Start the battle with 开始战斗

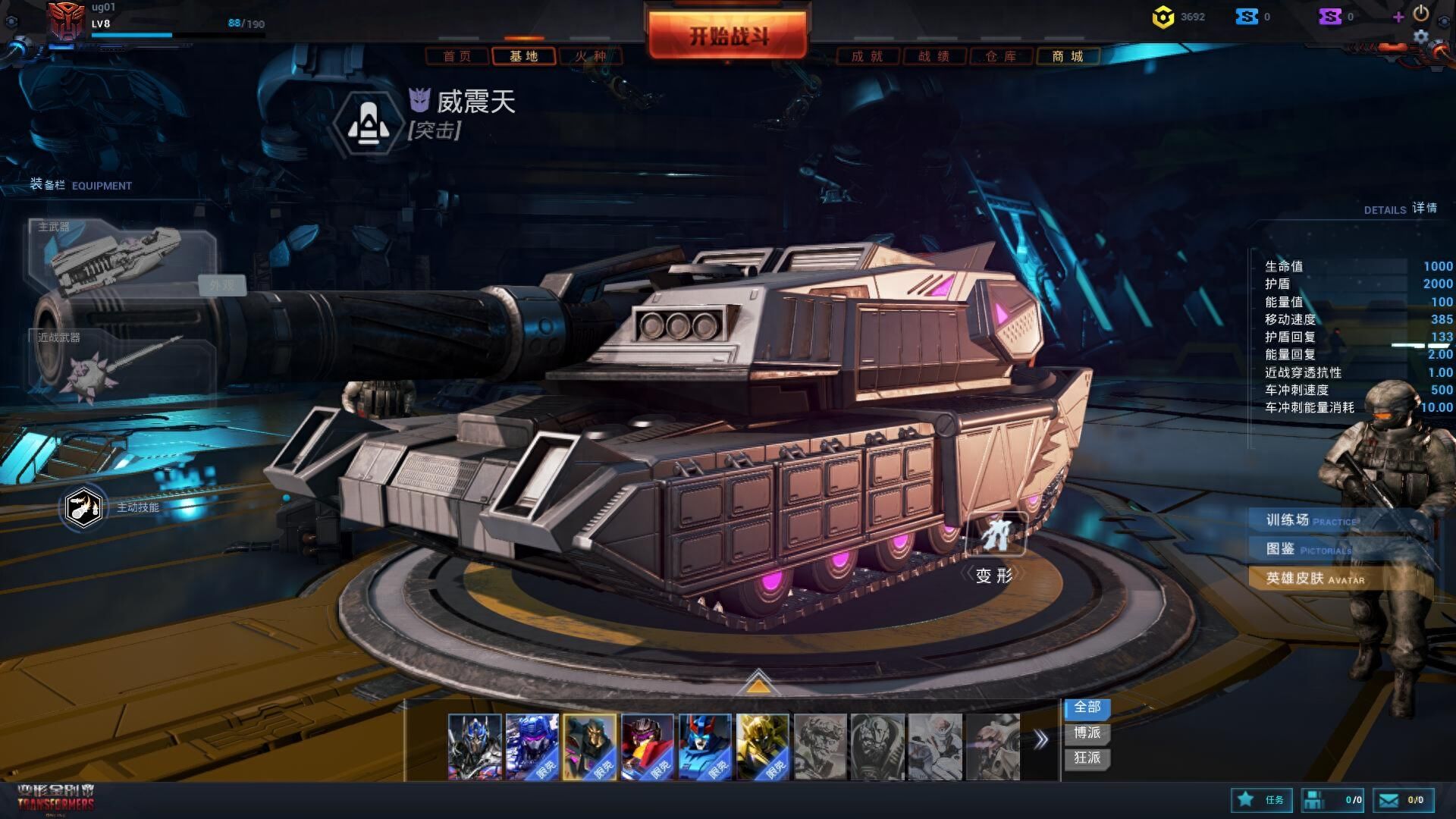pos(727,35)
